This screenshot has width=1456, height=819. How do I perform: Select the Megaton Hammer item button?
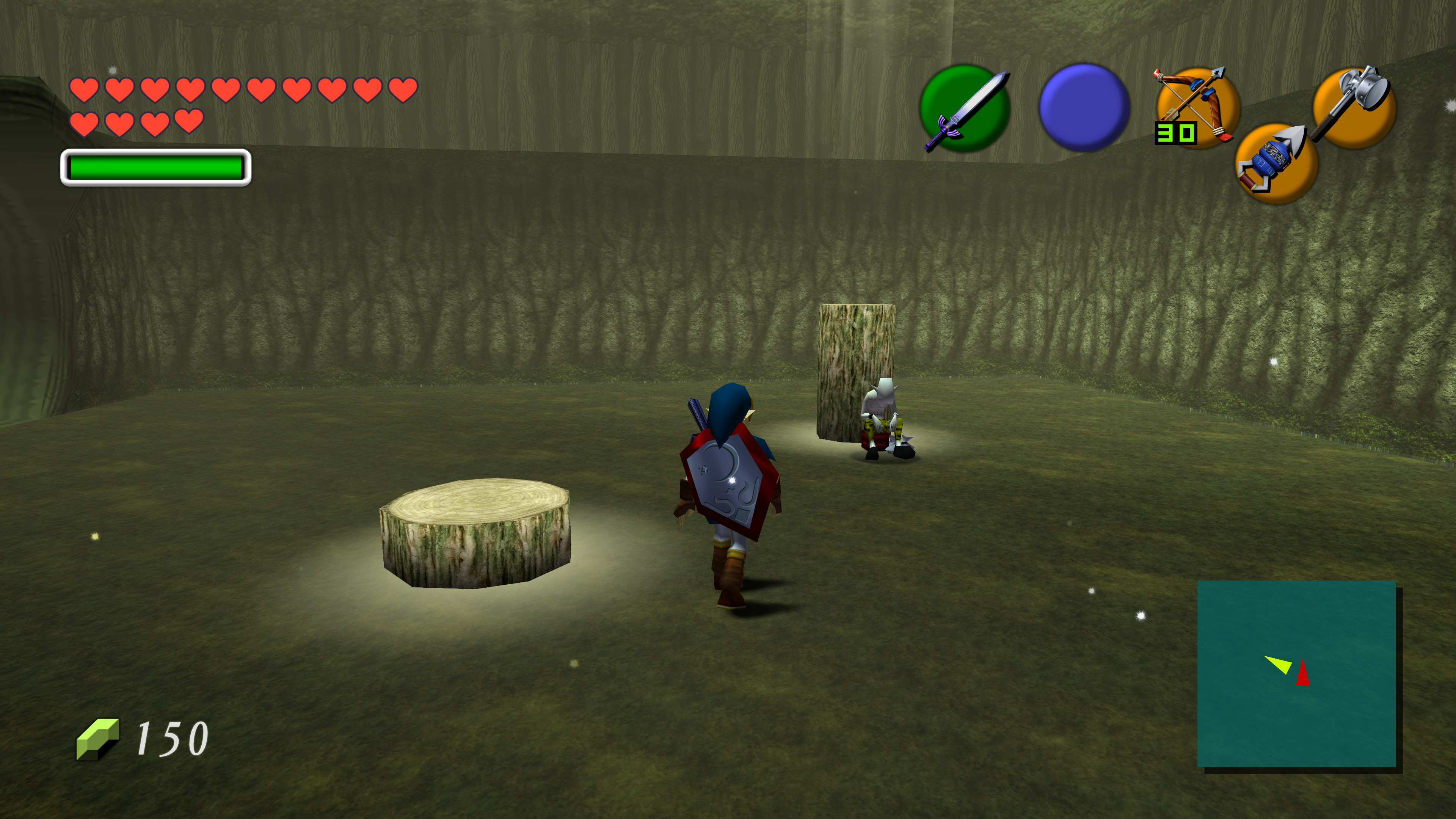(x=1354, y=107)
